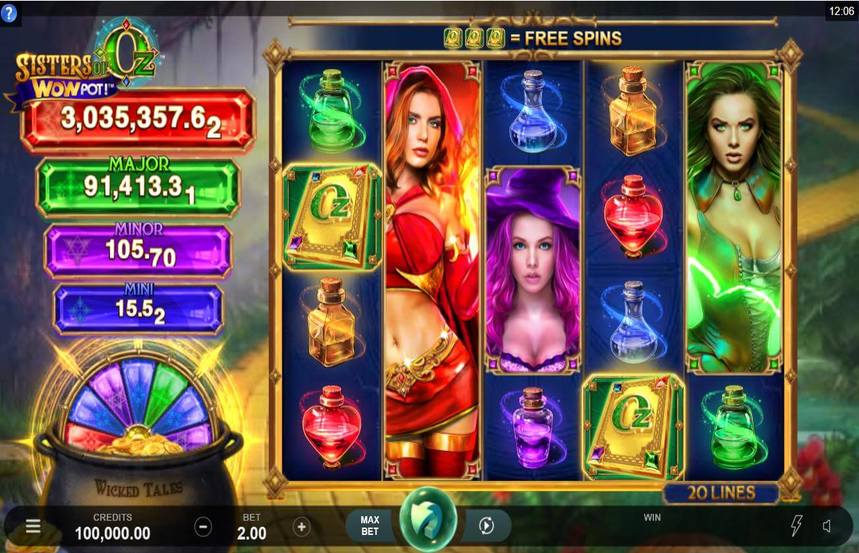Increase the bet amount with plus
The width and height of the screenshot is (859, 553).
pos(301,526)
